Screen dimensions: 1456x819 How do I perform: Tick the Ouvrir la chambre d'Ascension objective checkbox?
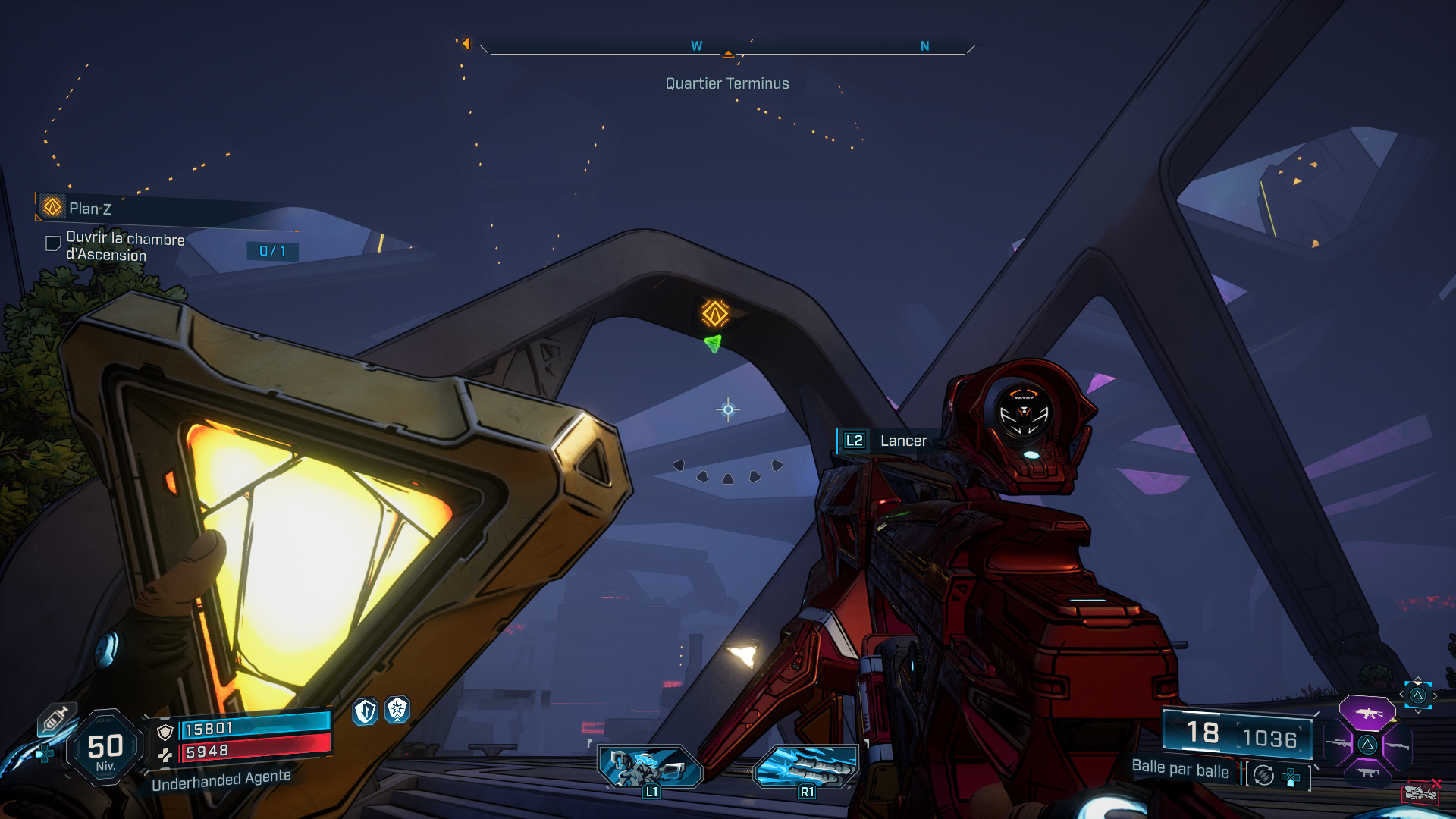(53, 243)
